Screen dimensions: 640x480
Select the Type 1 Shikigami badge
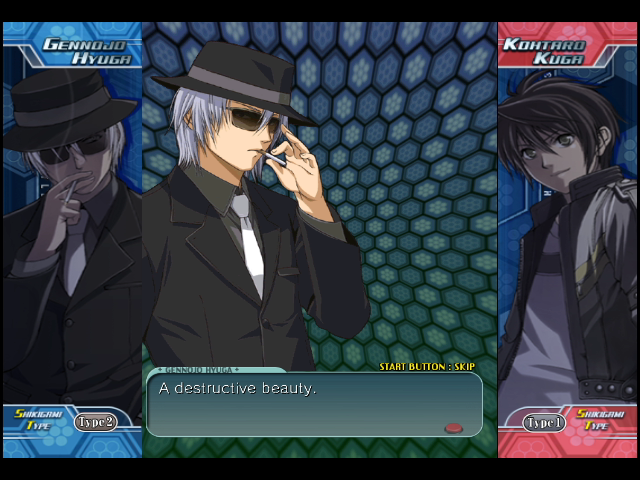click(x=544, y=423)
